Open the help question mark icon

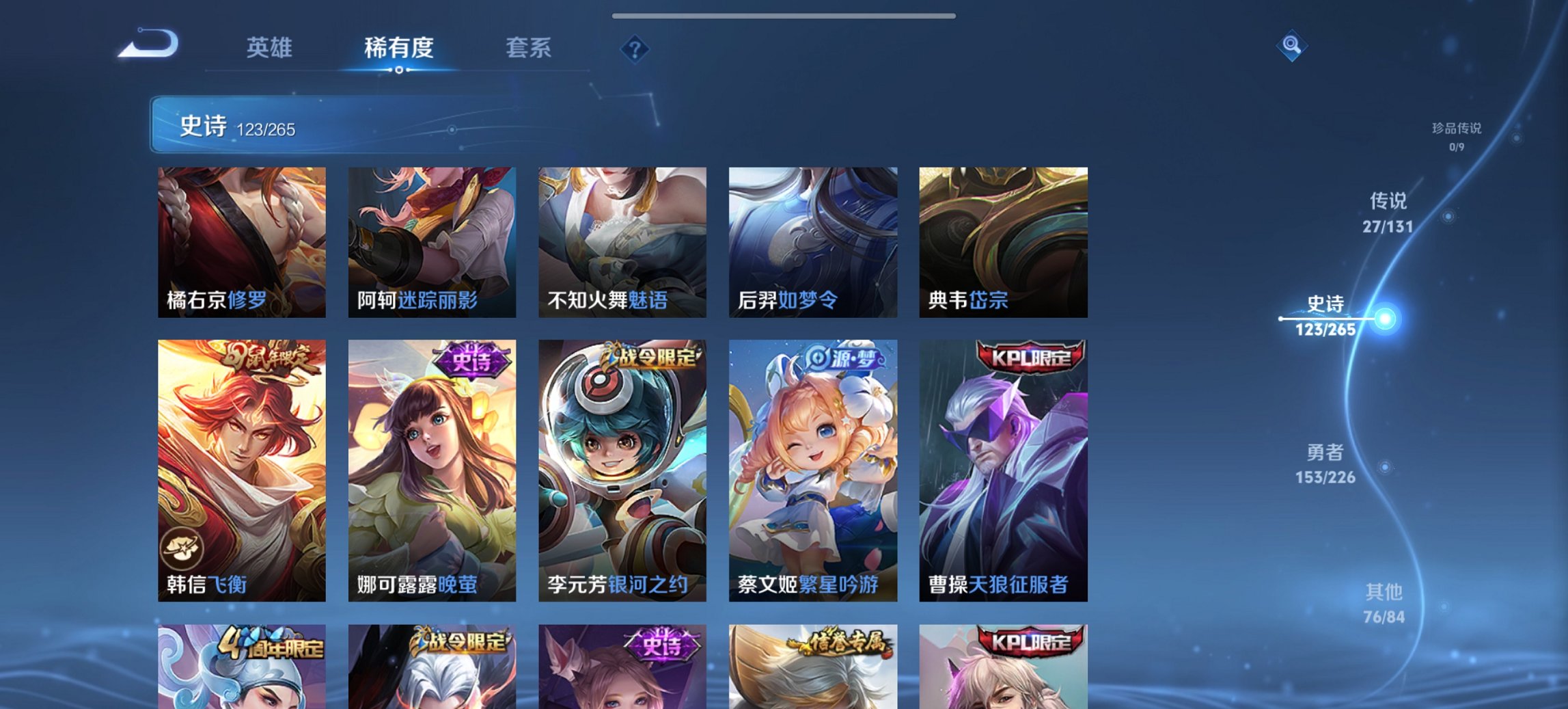point(634,49)
